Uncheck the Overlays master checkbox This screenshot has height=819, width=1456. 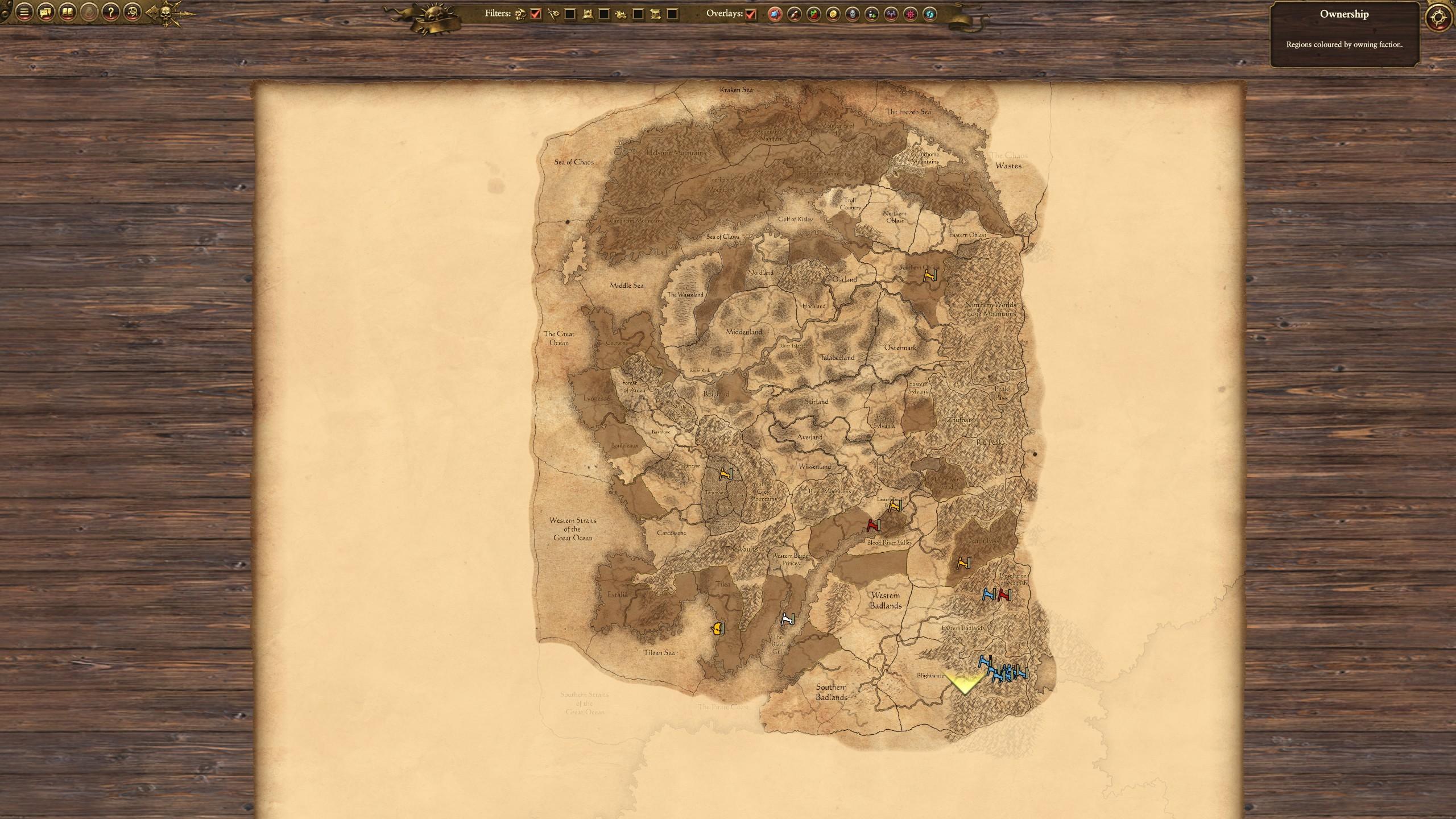(x=751, y=14)
